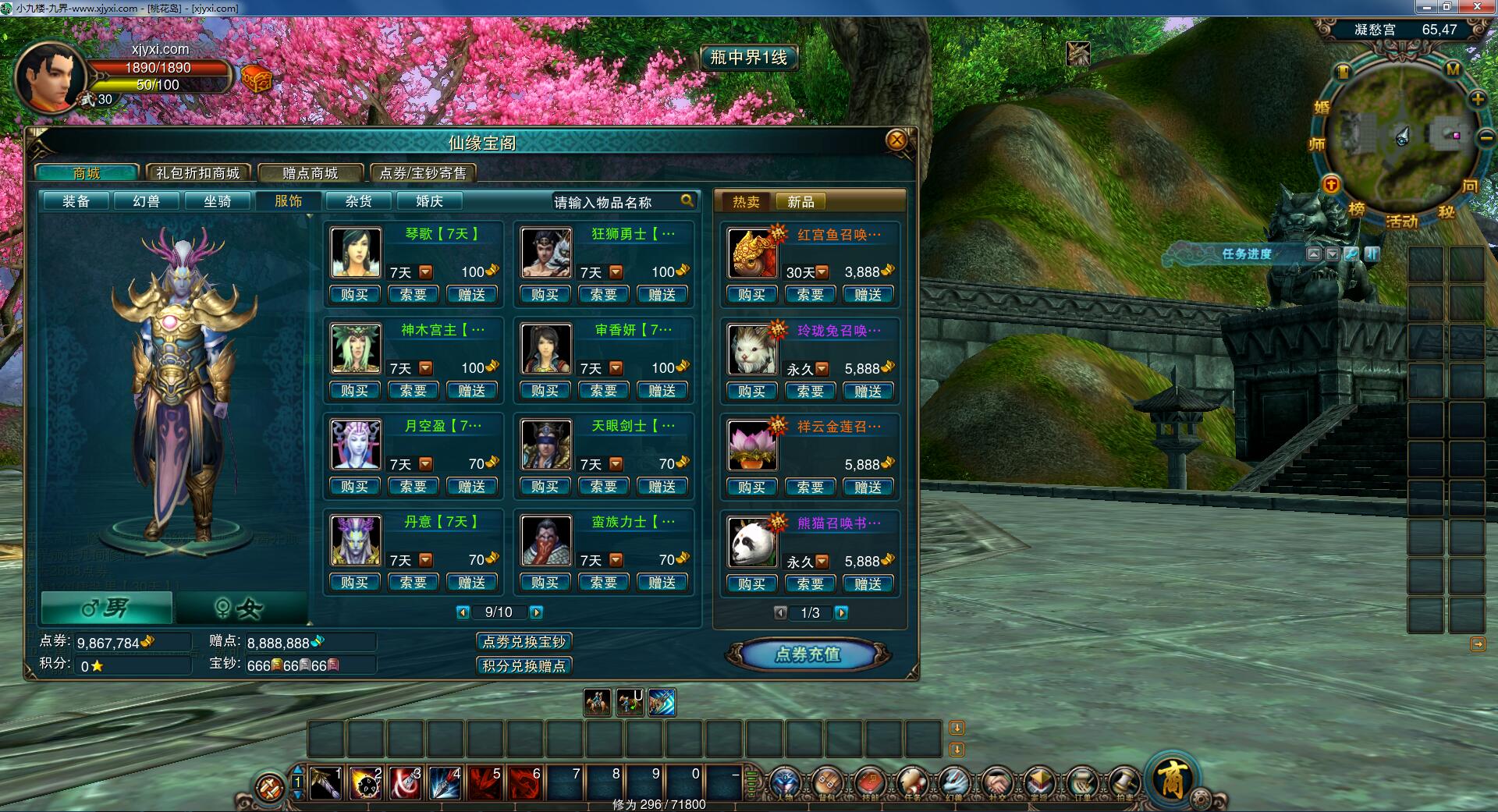Buy the 熊猫召唤书 item
This screenshot has width=1498, height=812.
point(751,584)
